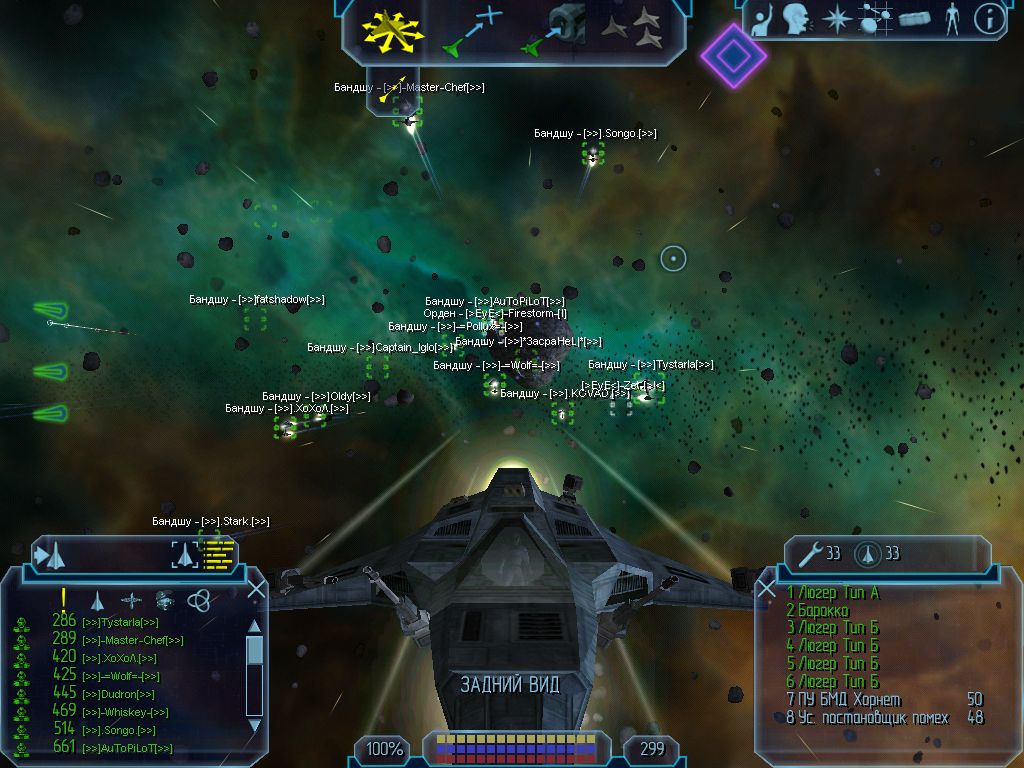This screenshot has width=1024, height=768.
Task: Target [>>]-Master-Chef[>>] from the contacts list
Action: coord(132,640)
